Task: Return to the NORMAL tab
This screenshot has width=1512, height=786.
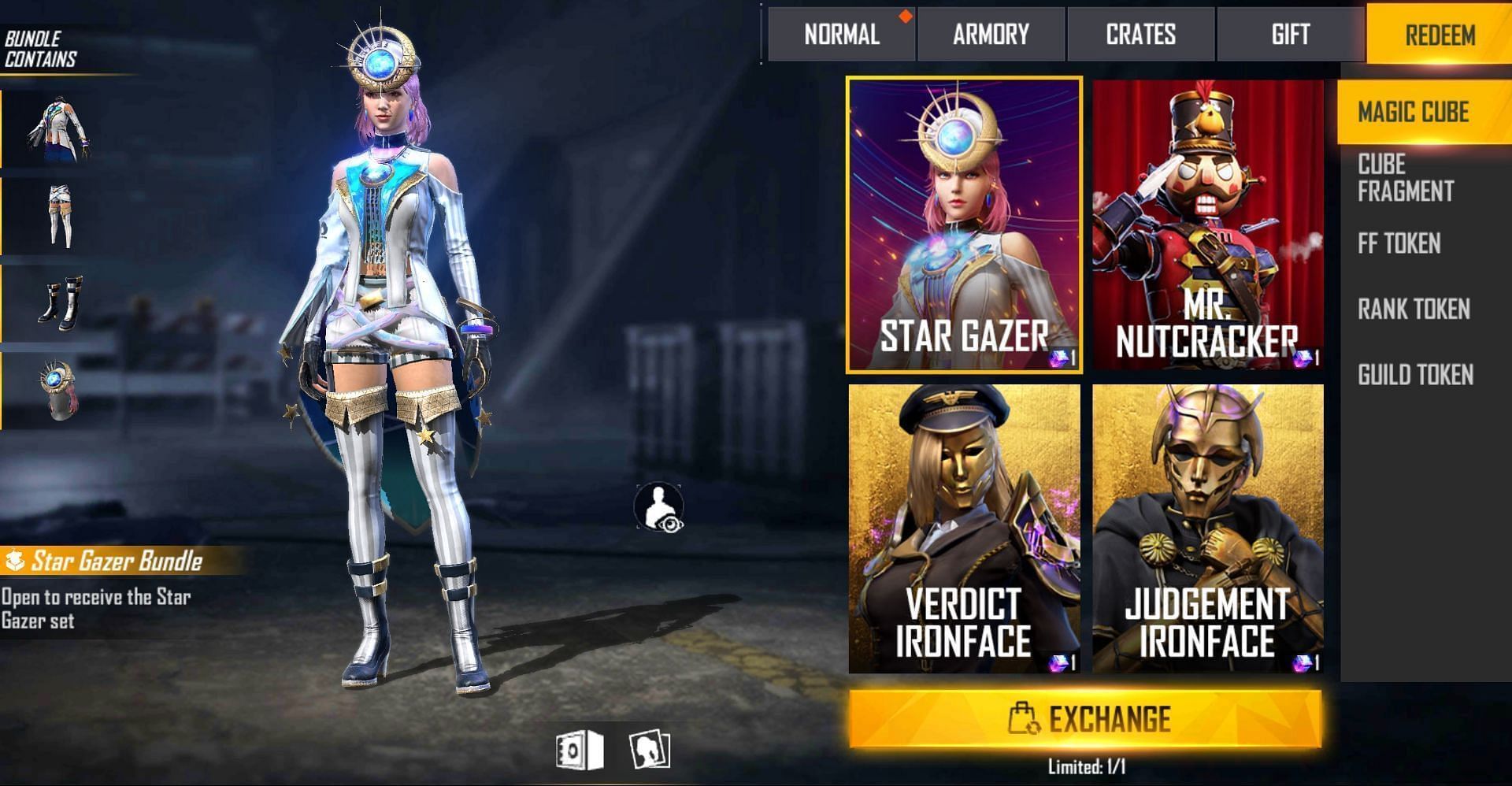Action: [841, 34]
